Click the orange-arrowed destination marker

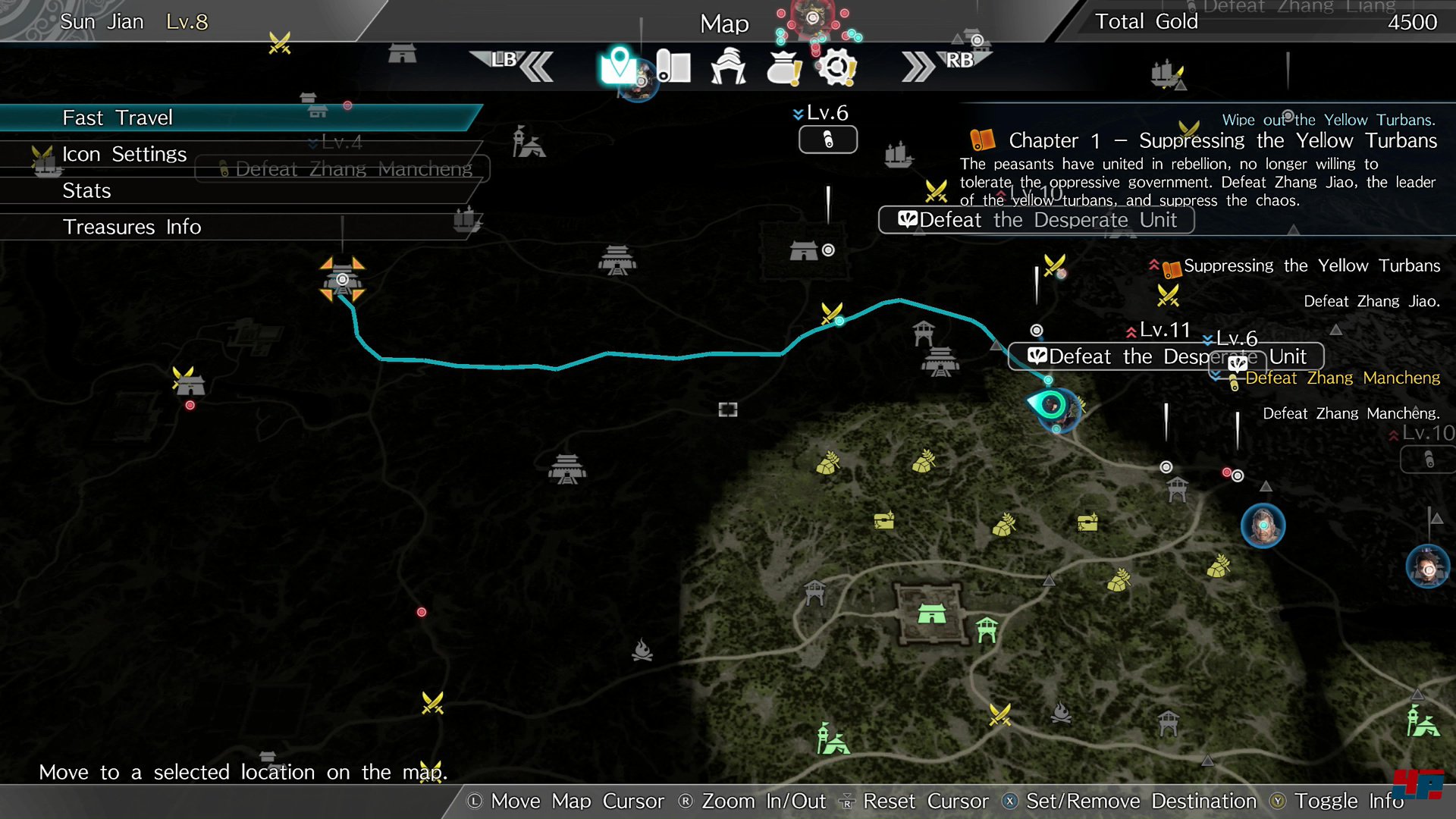(342, 280)
